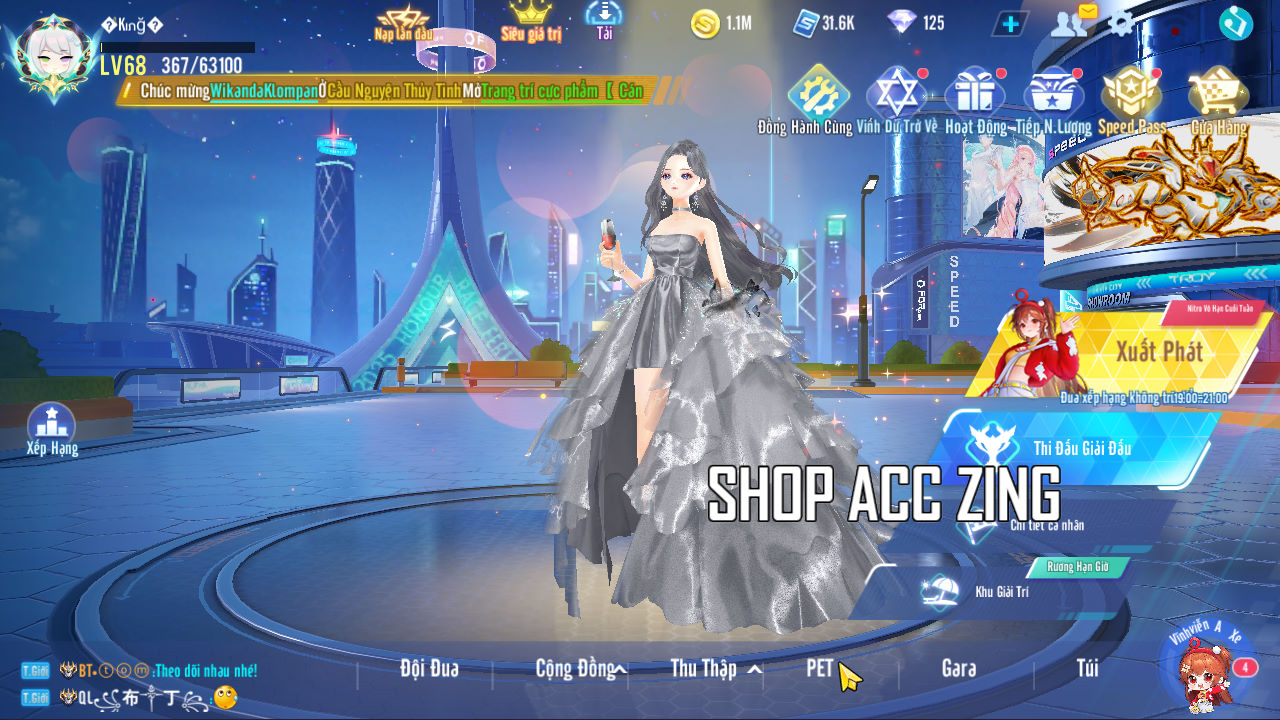Open Khu Giải Trí area
The height and width of the screenshot is (720, 1280).
coord(1000,591)
